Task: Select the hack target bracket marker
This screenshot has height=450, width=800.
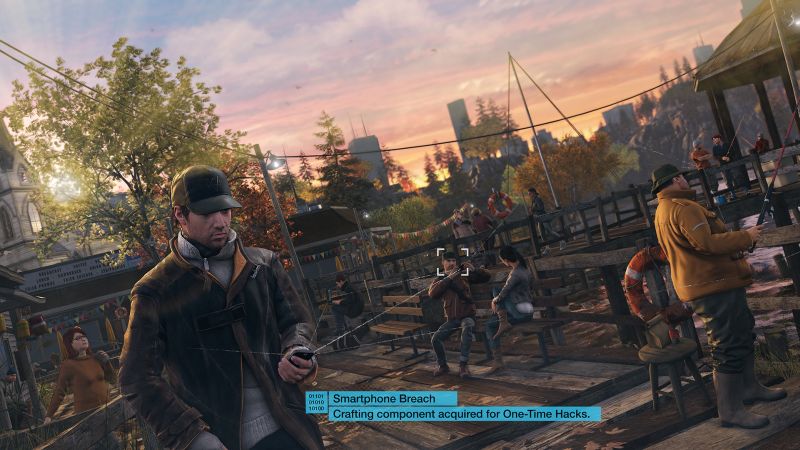Action: [x=448, y=261]
